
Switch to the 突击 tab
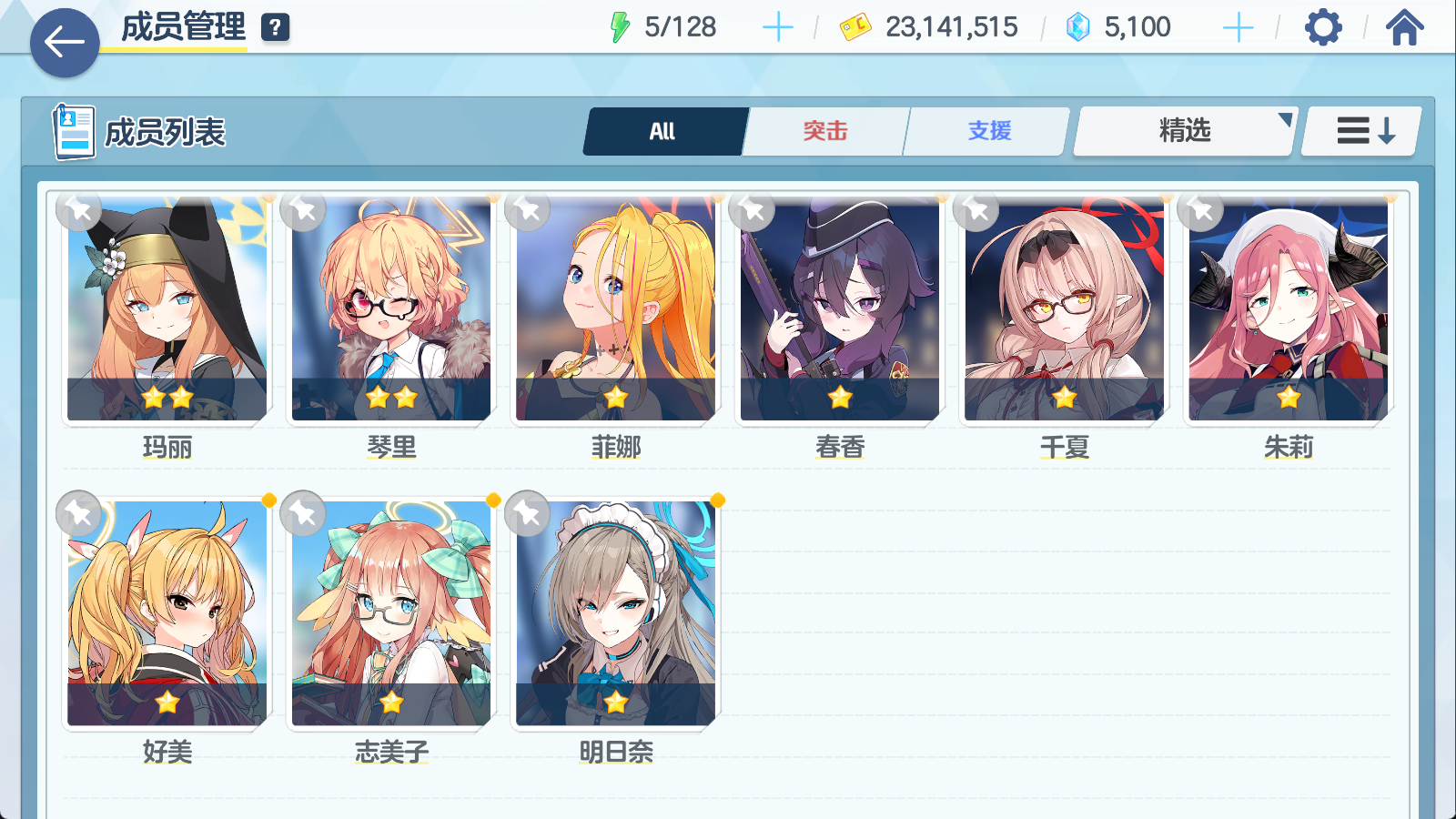pyautogui.click(x=824, y=130)
